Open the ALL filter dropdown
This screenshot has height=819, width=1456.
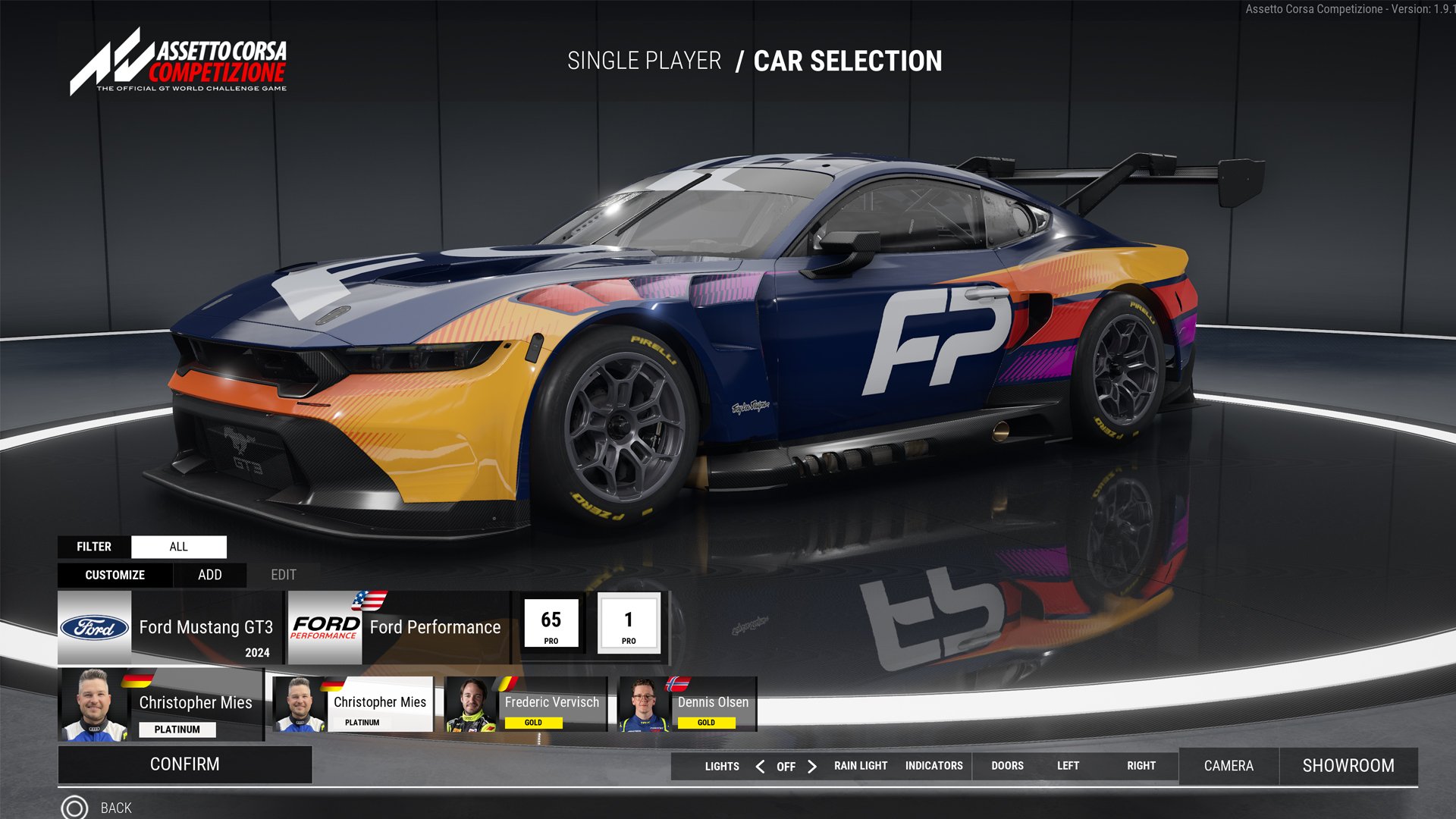[x=179, y=546]
